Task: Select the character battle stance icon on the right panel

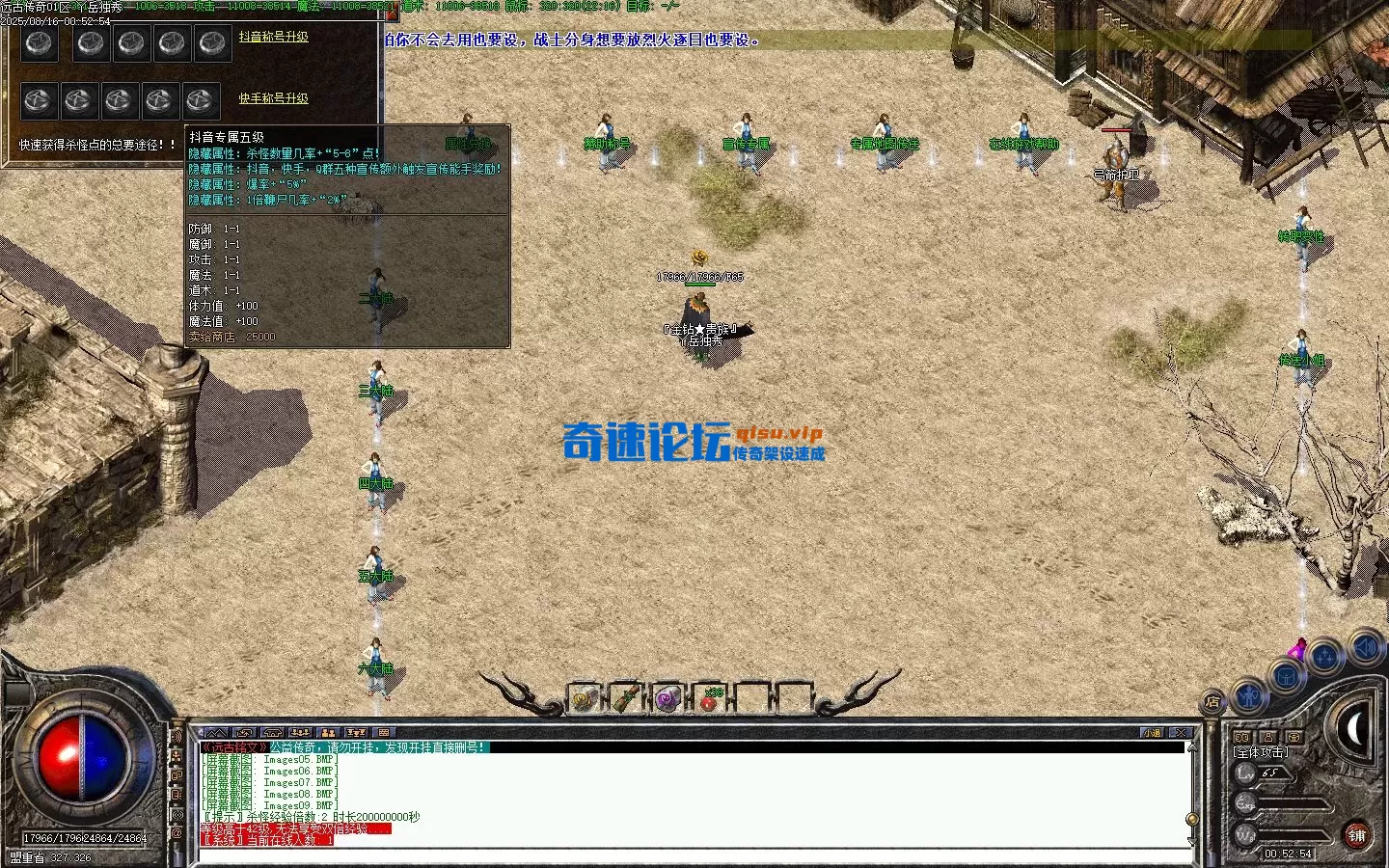Action: [x=1249, y=696]
